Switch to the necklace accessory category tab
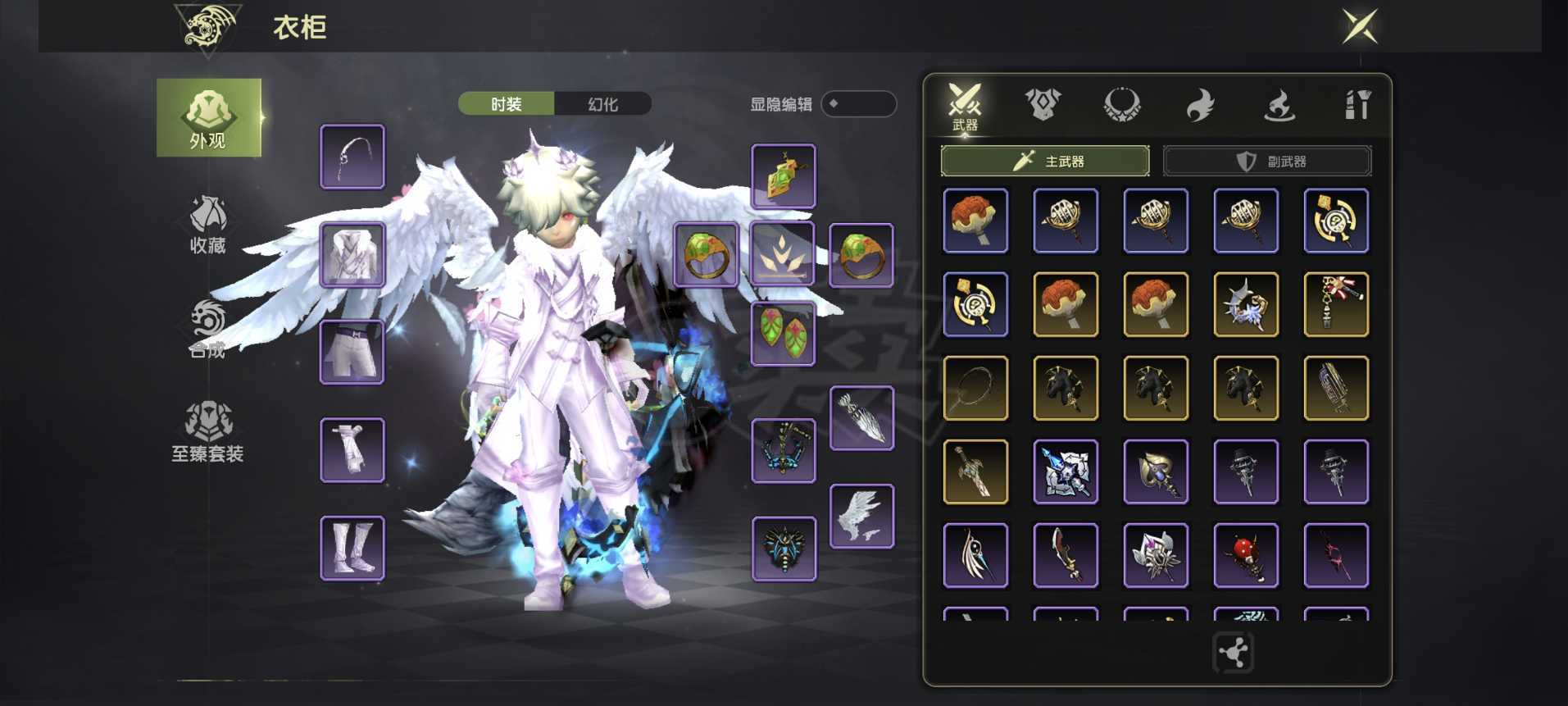The height and width of the screenshot is (706, 1568). pos(1121,105)
